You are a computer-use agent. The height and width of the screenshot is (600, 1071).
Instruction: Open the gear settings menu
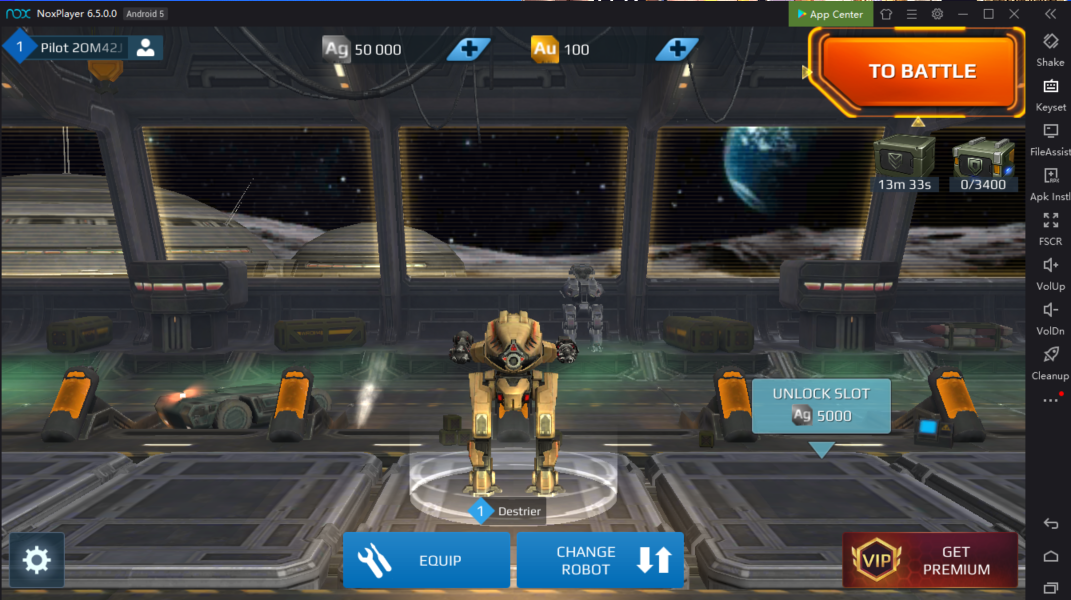(37, 560)
